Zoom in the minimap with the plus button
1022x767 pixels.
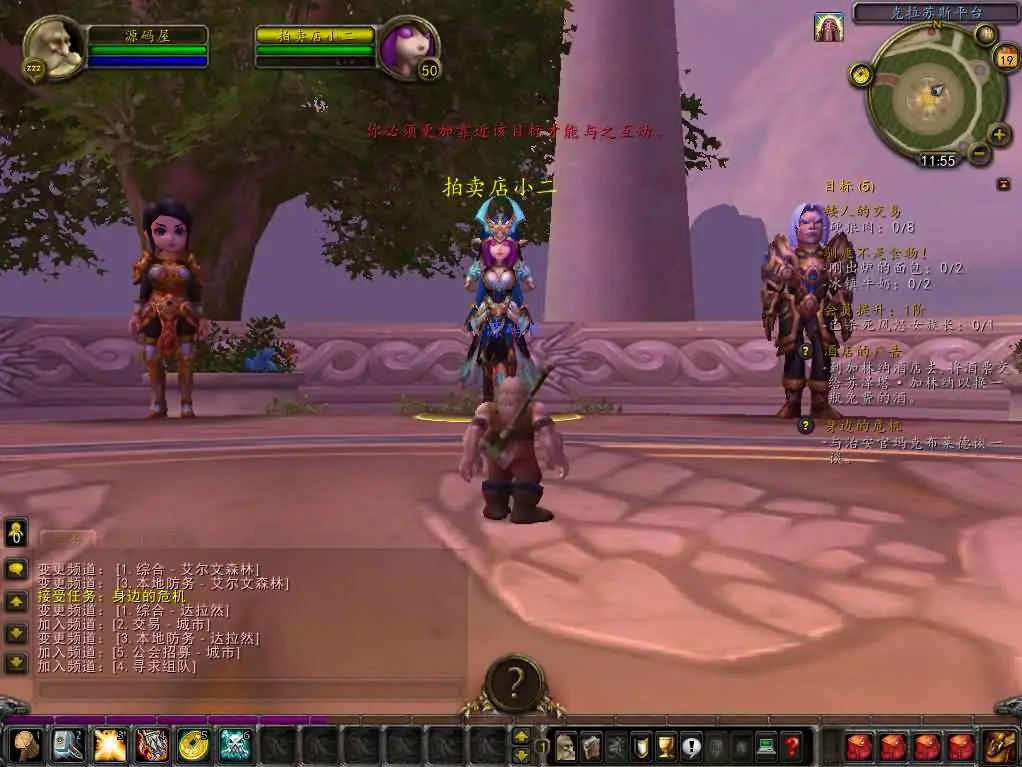click(x=999, y=134)
